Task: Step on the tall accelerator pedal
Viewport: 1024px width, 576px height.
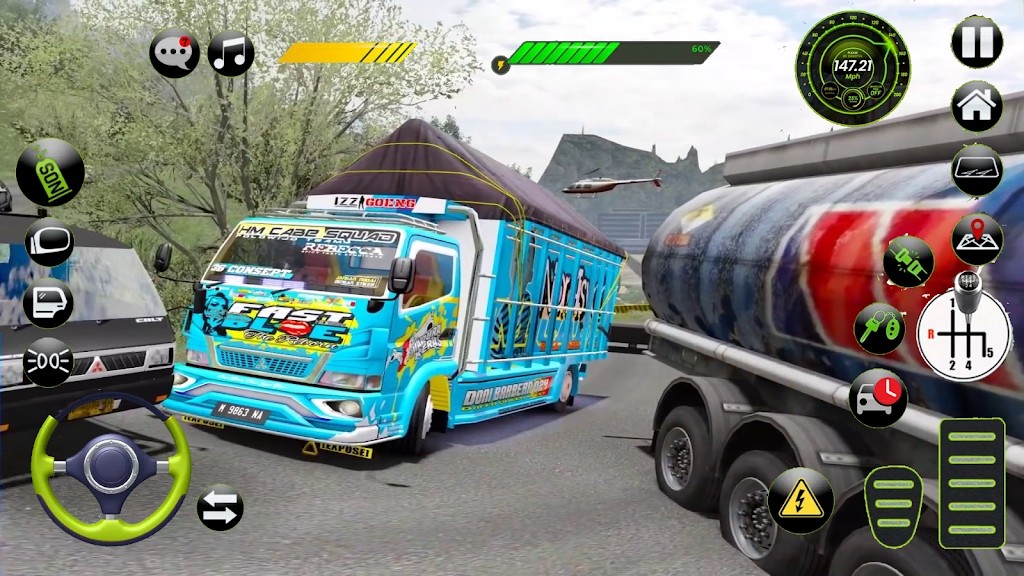Action: coord(971,483)
